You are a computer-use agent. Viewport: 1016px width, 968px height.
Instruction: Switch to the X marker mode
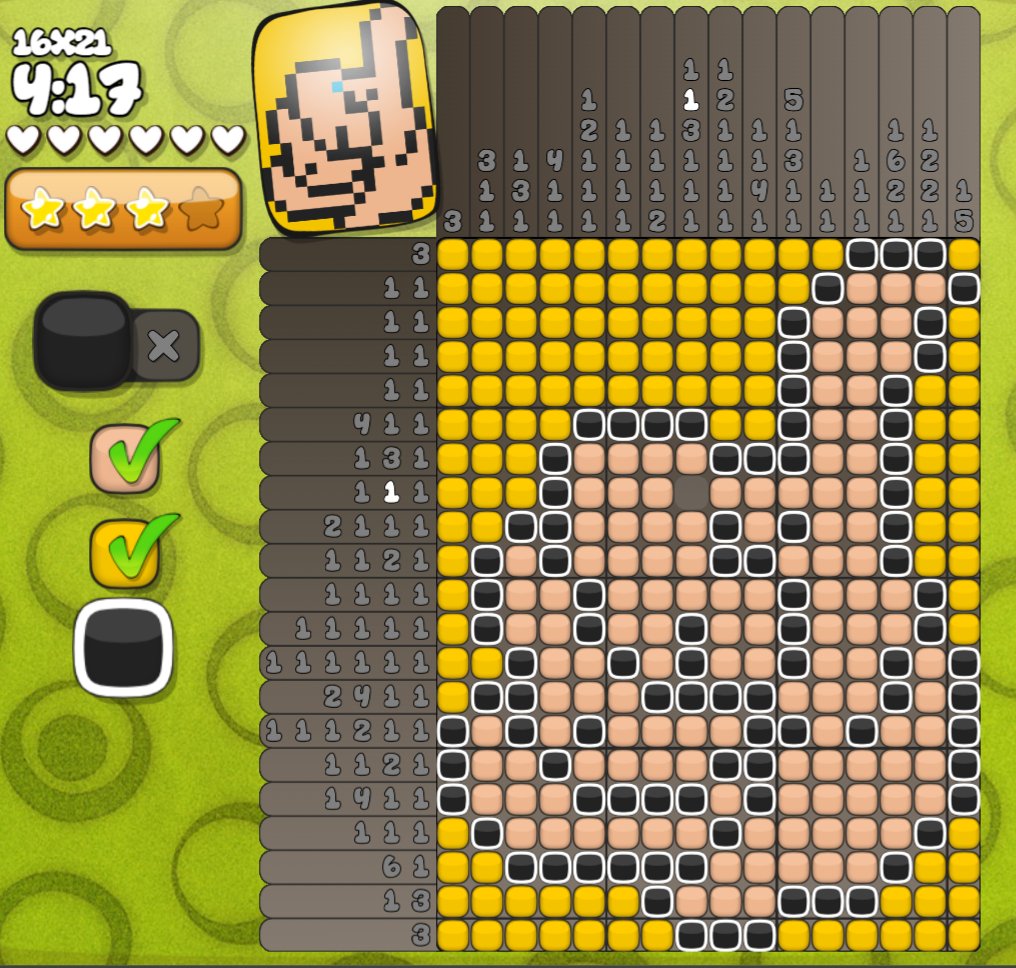(164, 346)
